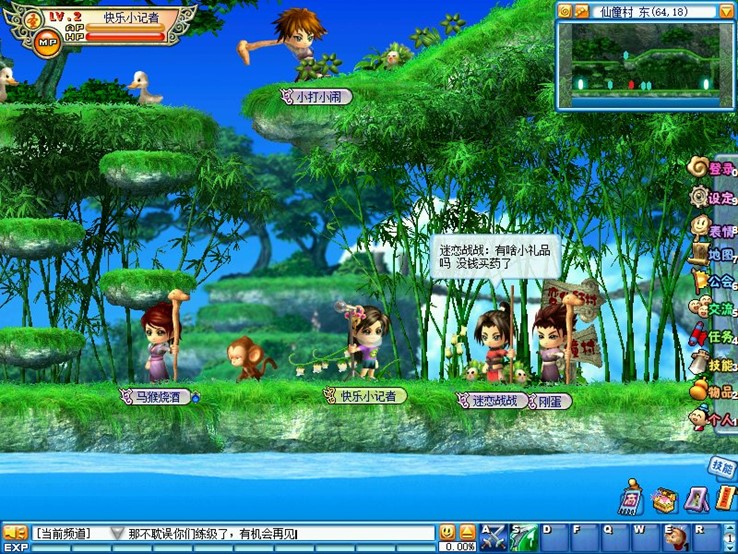Open the 技能 skills menu entry

(714, 365)
